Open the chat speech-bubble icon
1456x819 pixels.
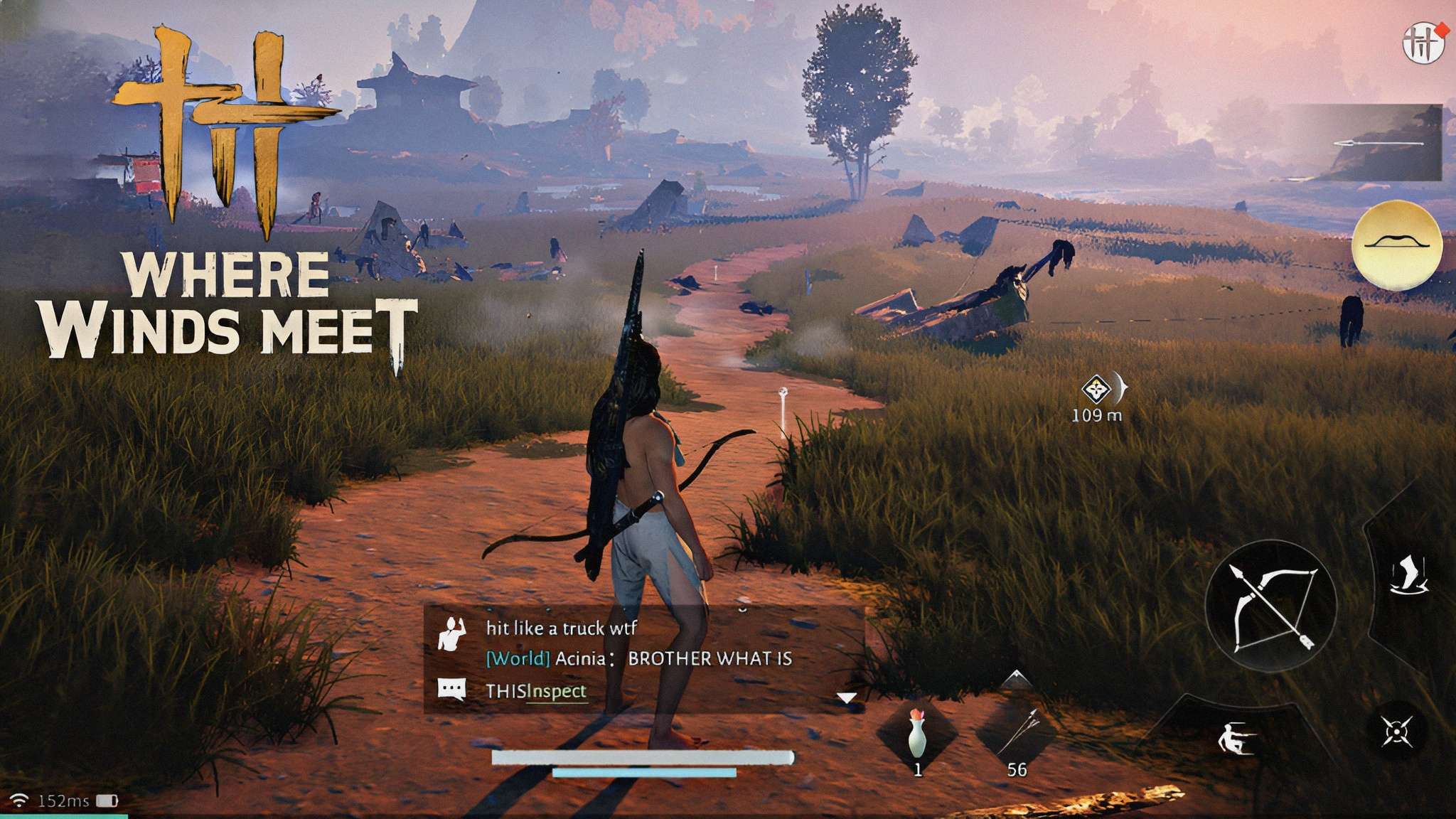[452, 690]
